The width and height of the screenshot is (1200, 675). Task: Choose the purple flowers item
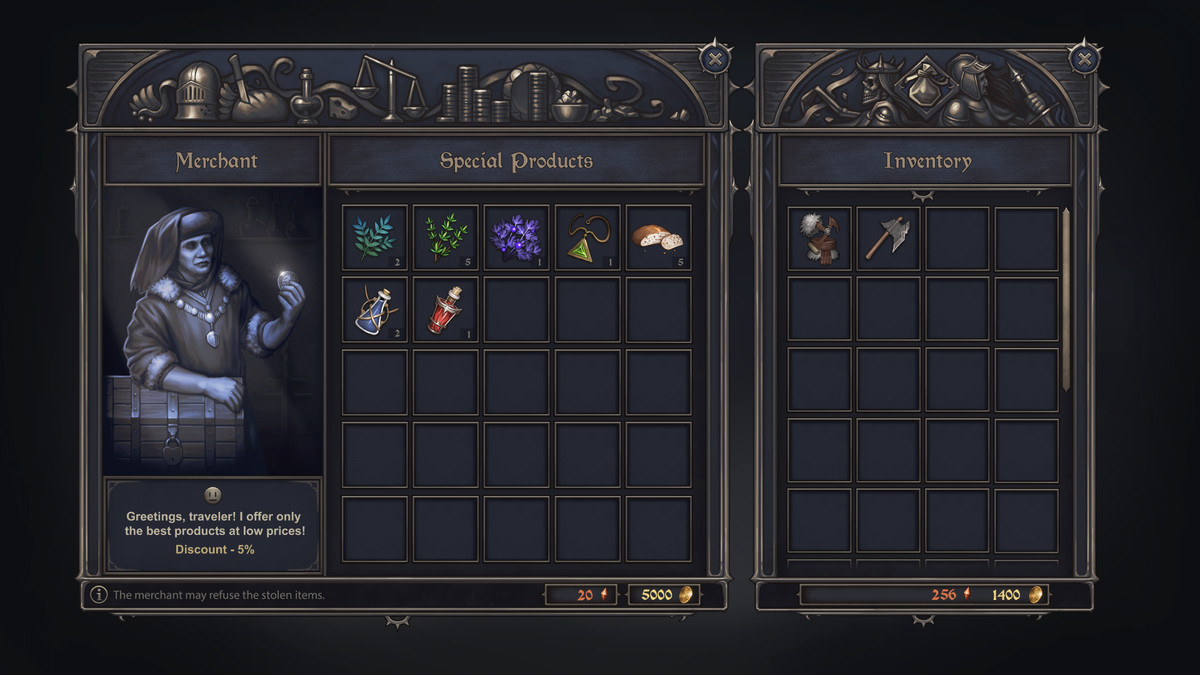[517, 238]
